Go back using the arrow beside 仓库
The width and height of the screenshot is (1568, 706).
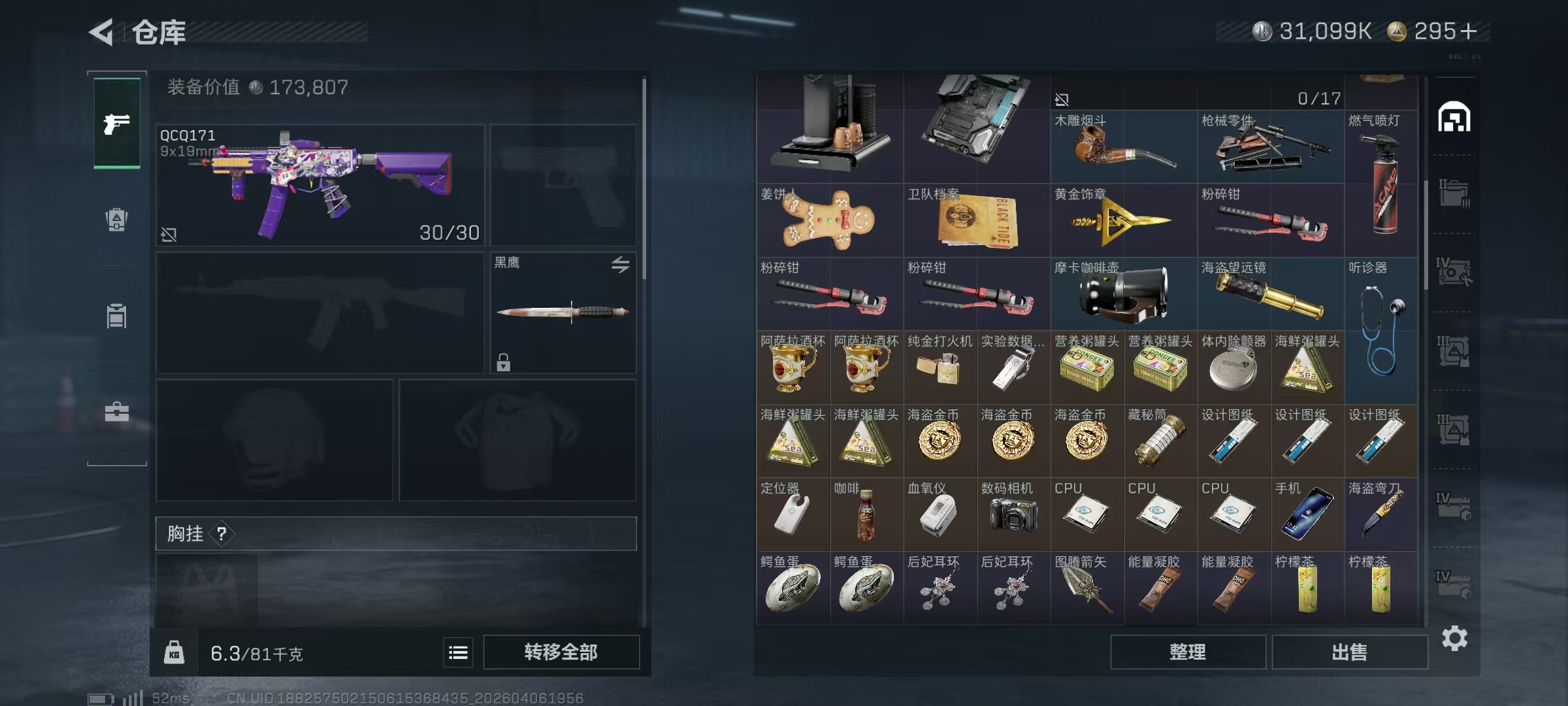coord(102,31)
